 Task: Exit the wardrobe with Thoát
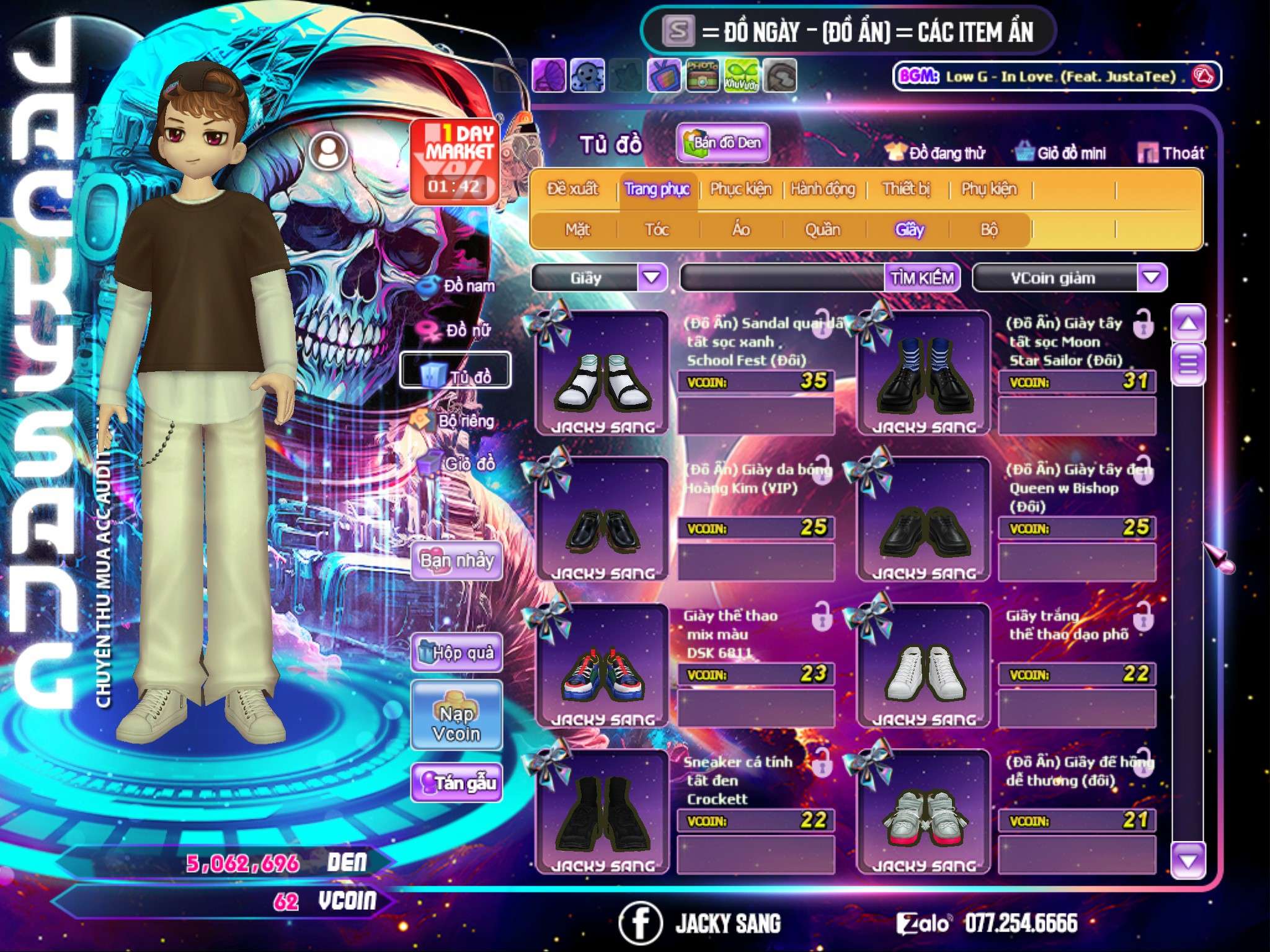[1171, 153]
